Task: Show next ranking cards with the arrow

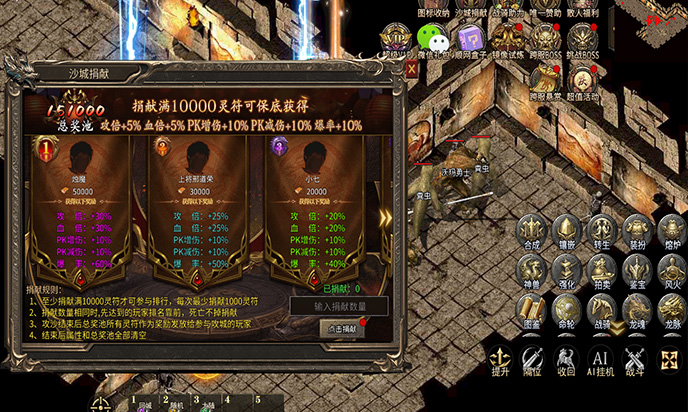Action: coord(386,220)
